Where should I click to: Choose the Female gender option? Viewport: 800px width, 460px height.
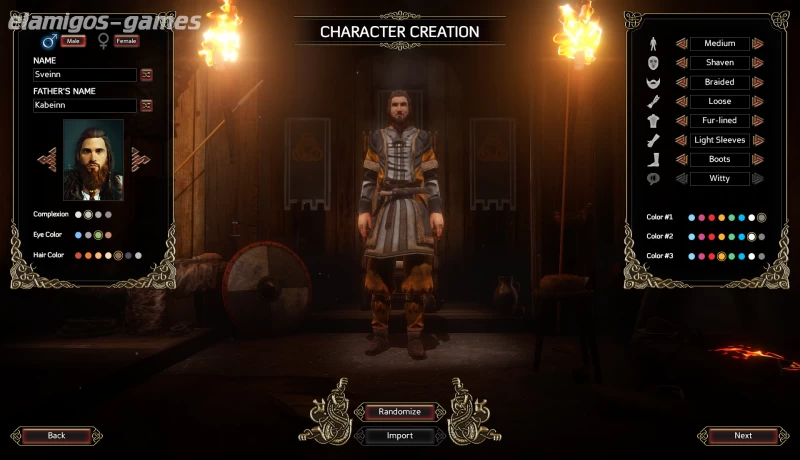tap(126, 41)
